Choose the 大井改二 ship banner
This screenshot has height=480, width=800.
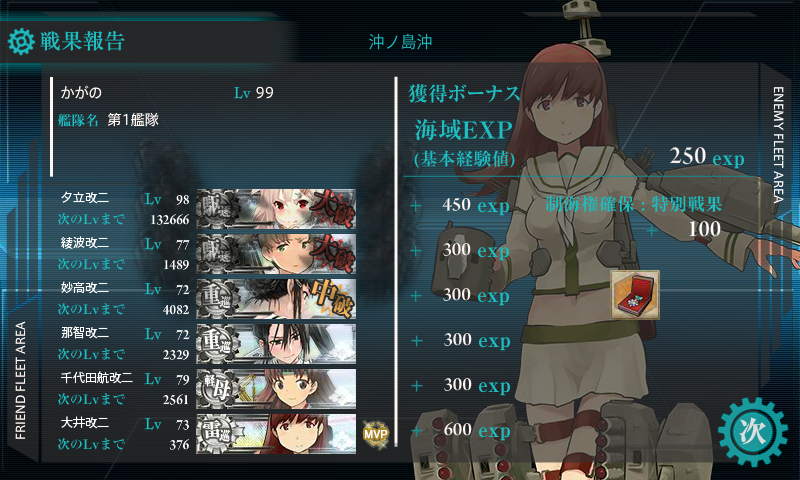[x=277, y=432]
